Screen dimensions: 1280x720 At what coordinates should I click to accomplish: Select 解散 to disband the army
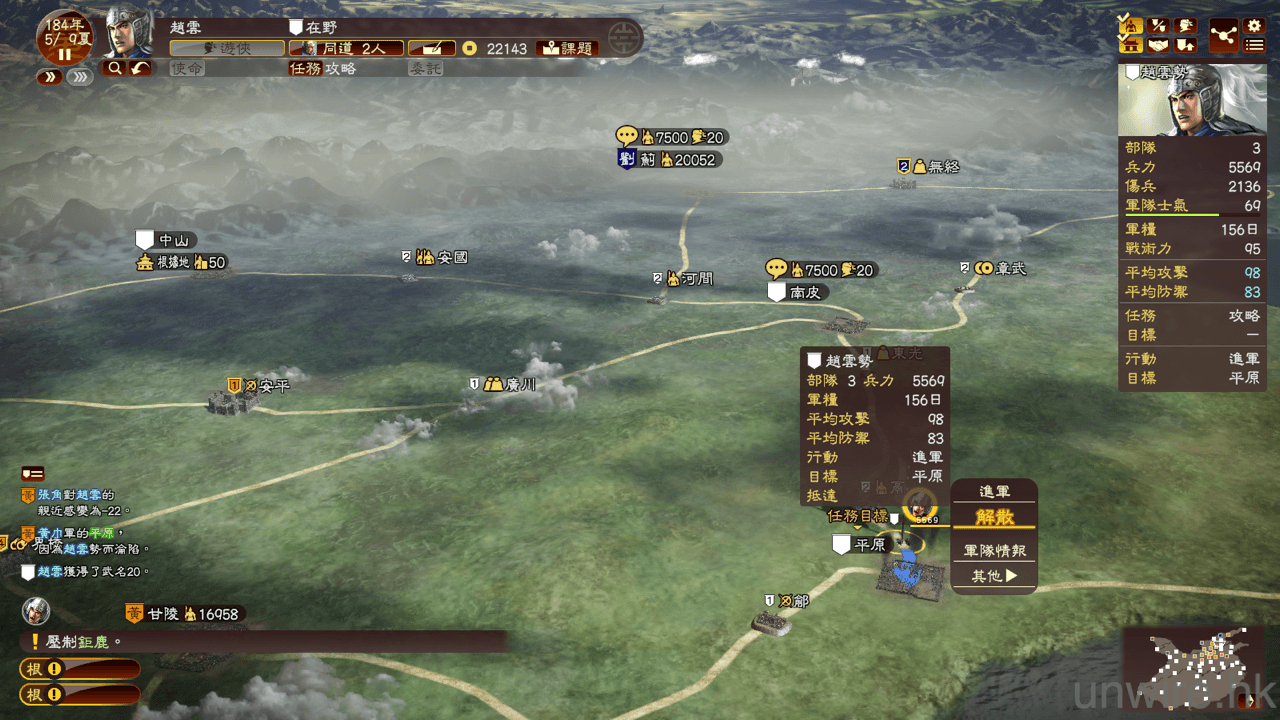pyautogui.click(x=994, y=517)
